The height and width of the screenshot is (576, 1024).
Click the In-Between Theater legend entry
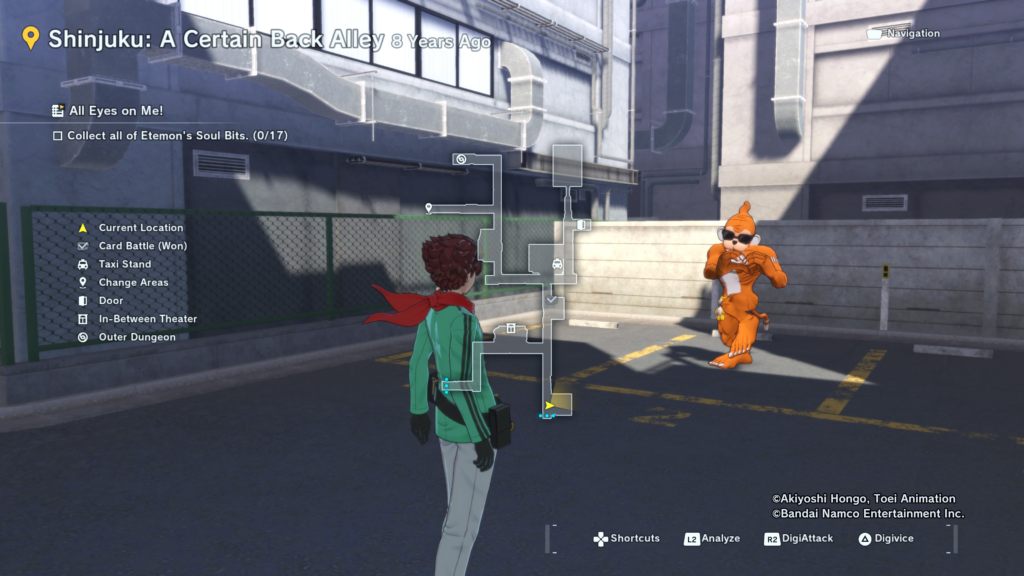pyautogui.click(x=147, y=319)
